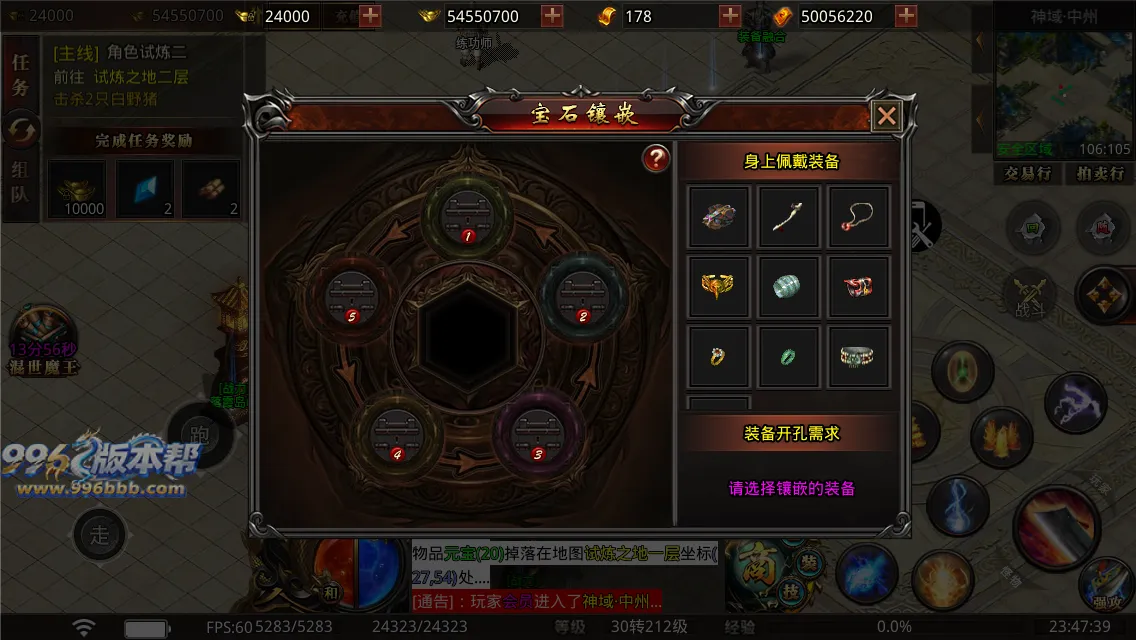The height and width of the screenshot is (640, 1136).
Task: Choose the studded belt equipment slot
Action: coord(859,357)
